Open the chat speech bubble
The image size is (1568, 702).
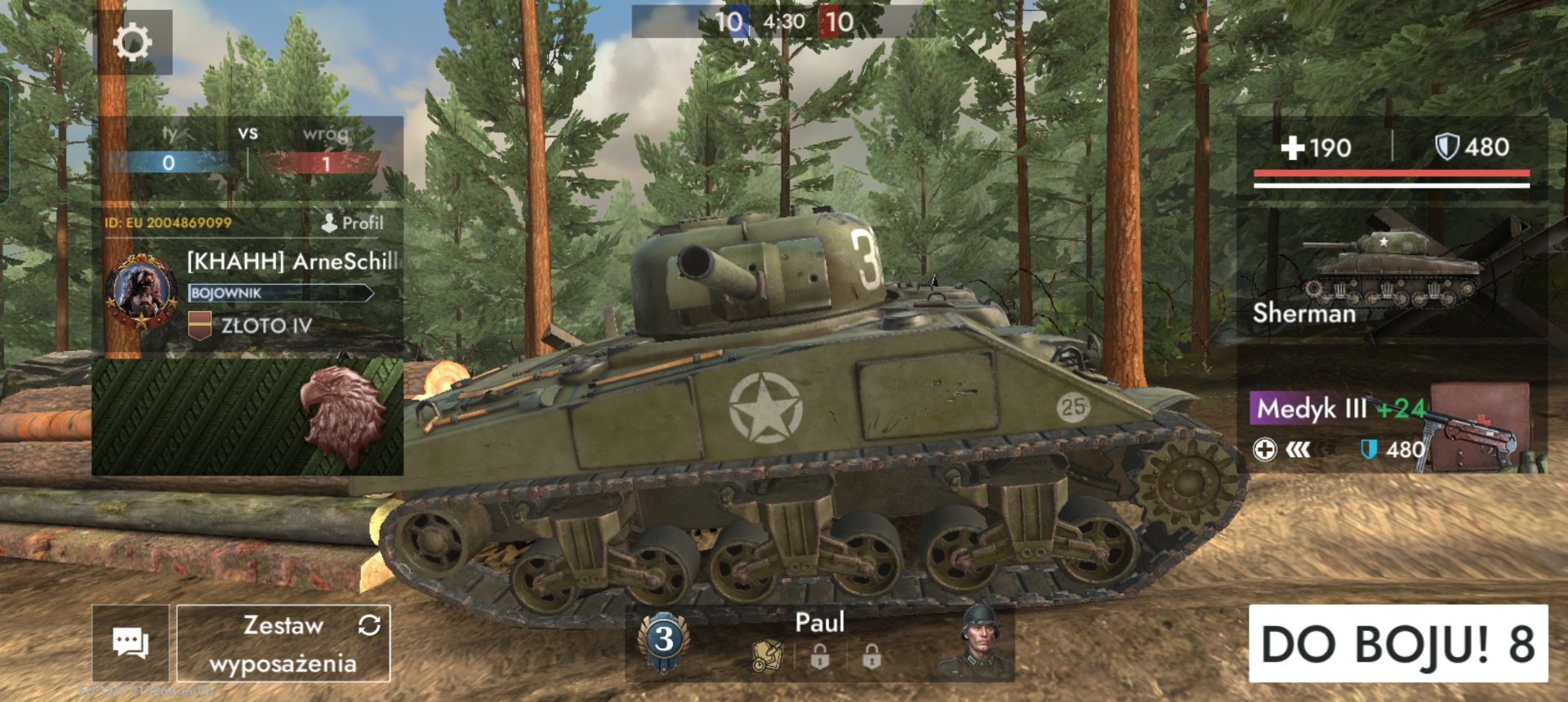[131, 643]
